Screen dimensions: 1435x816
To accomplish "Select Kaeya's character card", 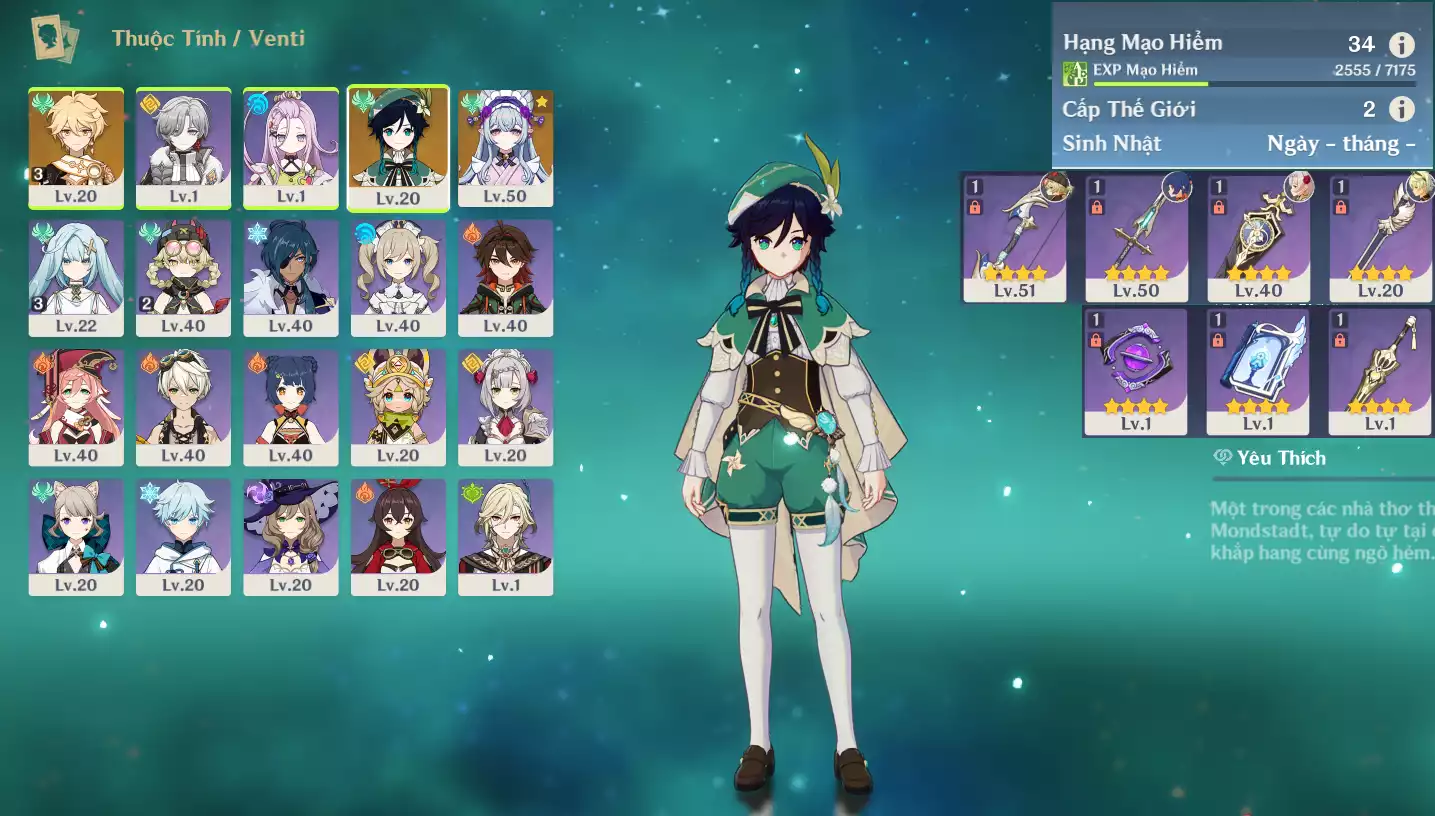I will (291, 277).
